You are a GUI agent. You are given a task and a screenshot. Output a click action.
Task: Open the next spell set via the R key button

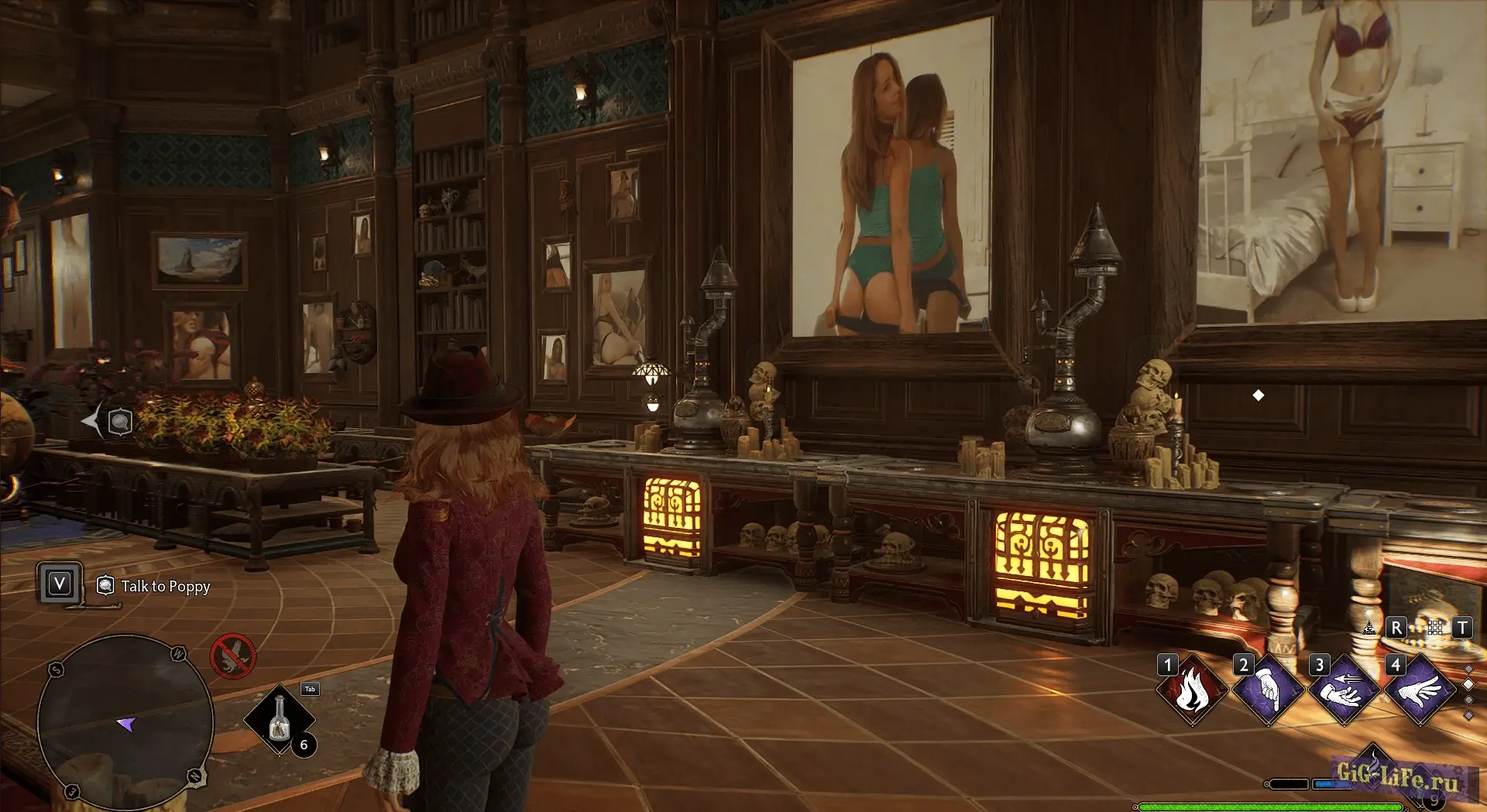point(1396,628)
